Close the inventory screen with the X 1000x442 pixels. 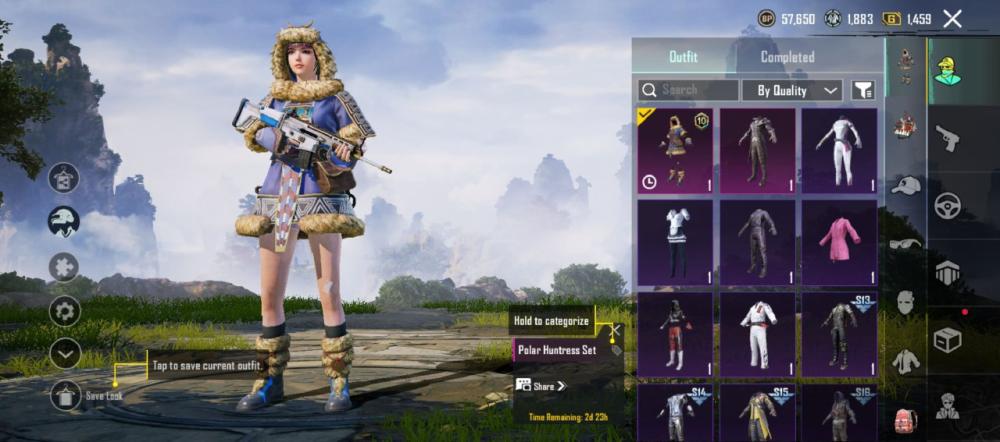point(952,18)
